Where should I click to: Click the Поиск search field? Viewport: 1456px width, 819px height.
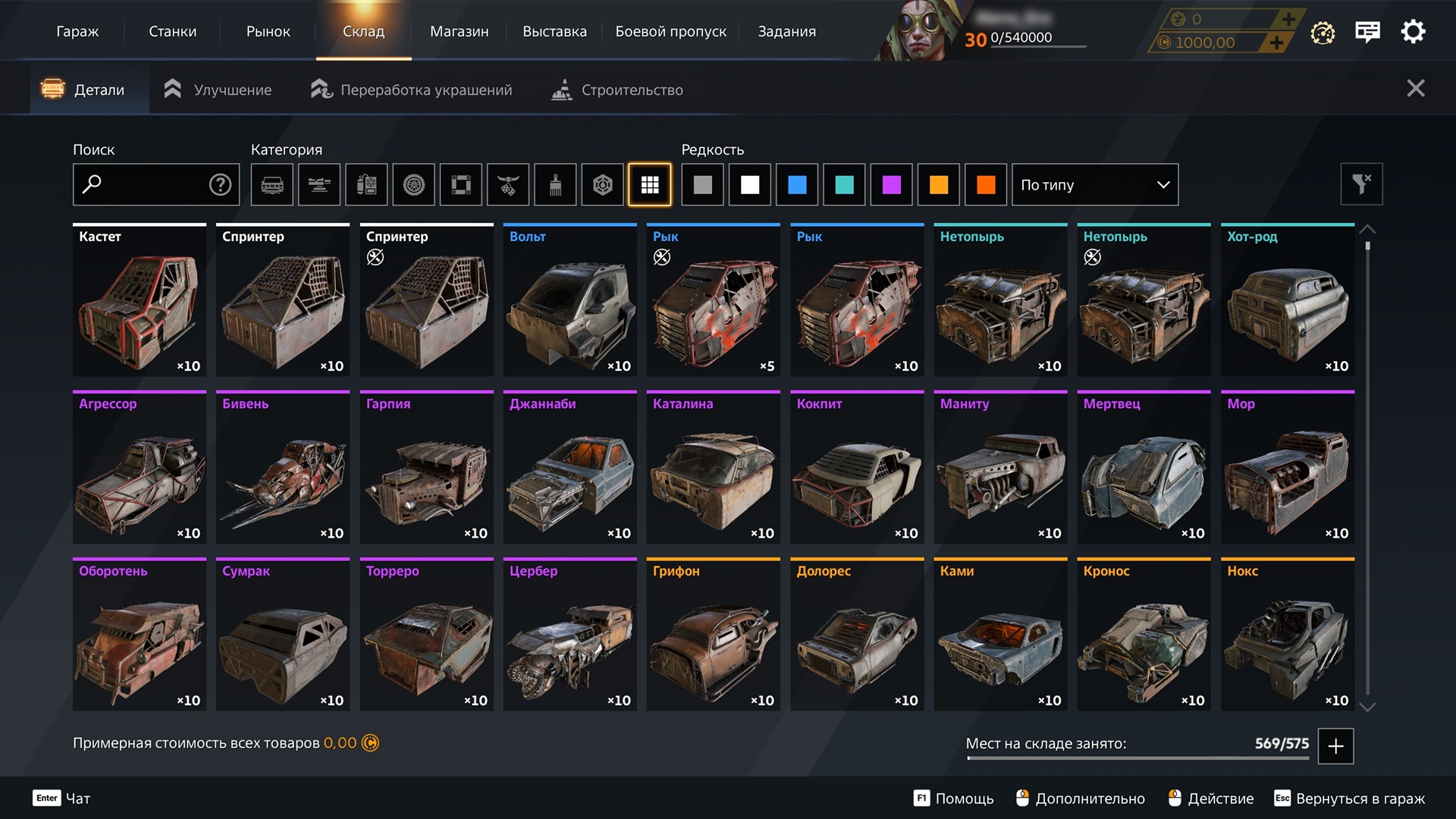tap(148, 184)
